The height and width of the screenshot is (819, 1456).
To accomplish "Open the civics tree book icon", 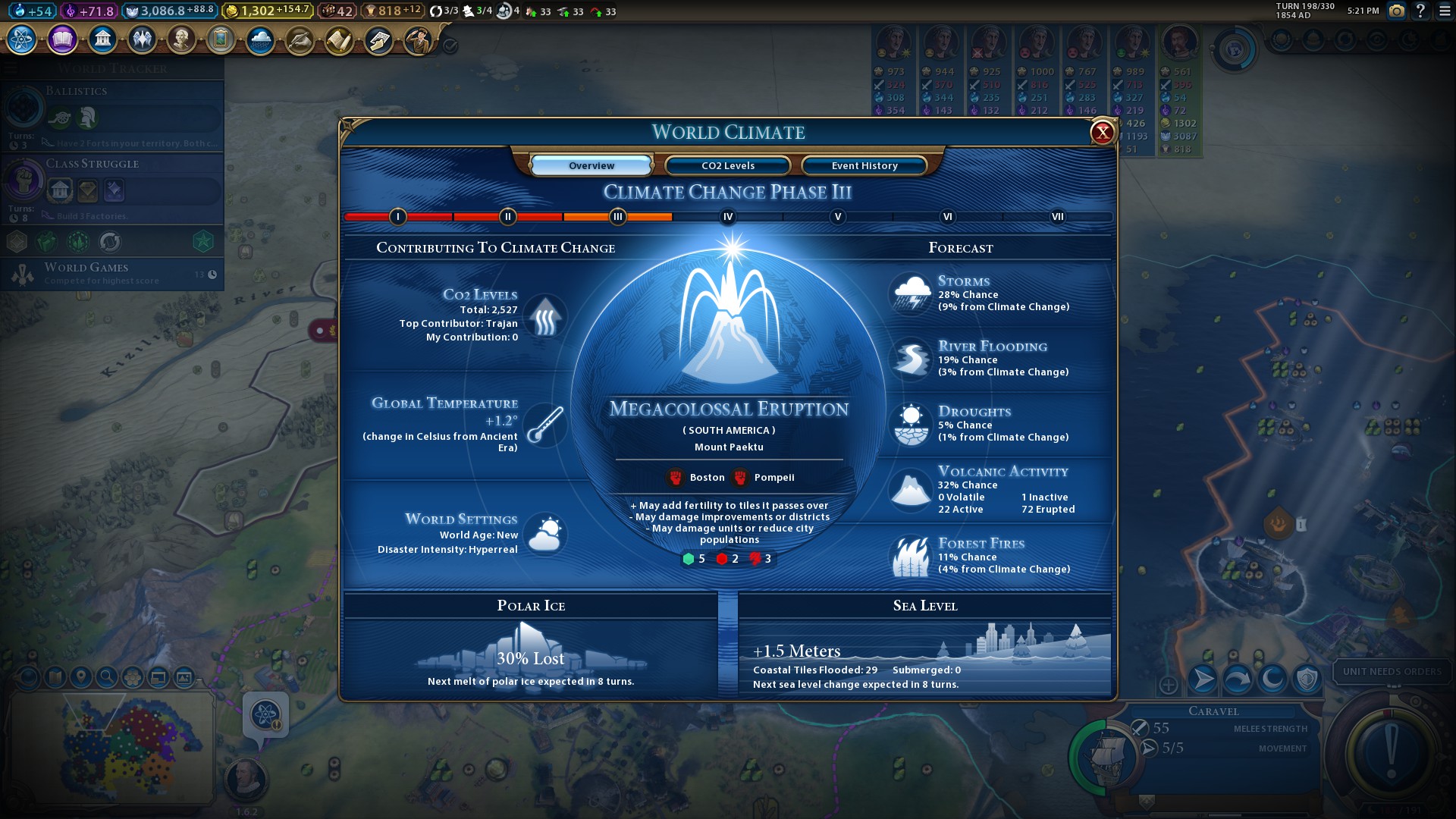I will (x=62, y=39).
